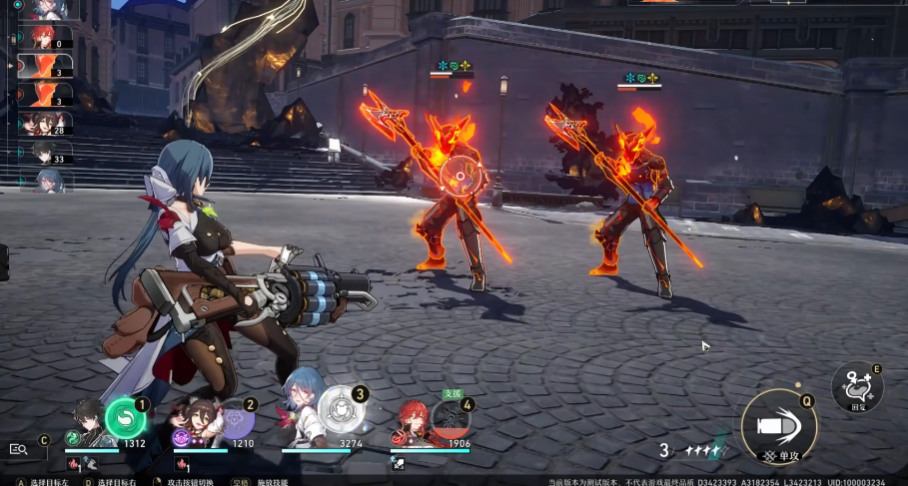Image resolution: width=908 pixels, height=486 pixels.
Task: Trigger the green swirl ultimate numbered 1
Action: (125, 418)
